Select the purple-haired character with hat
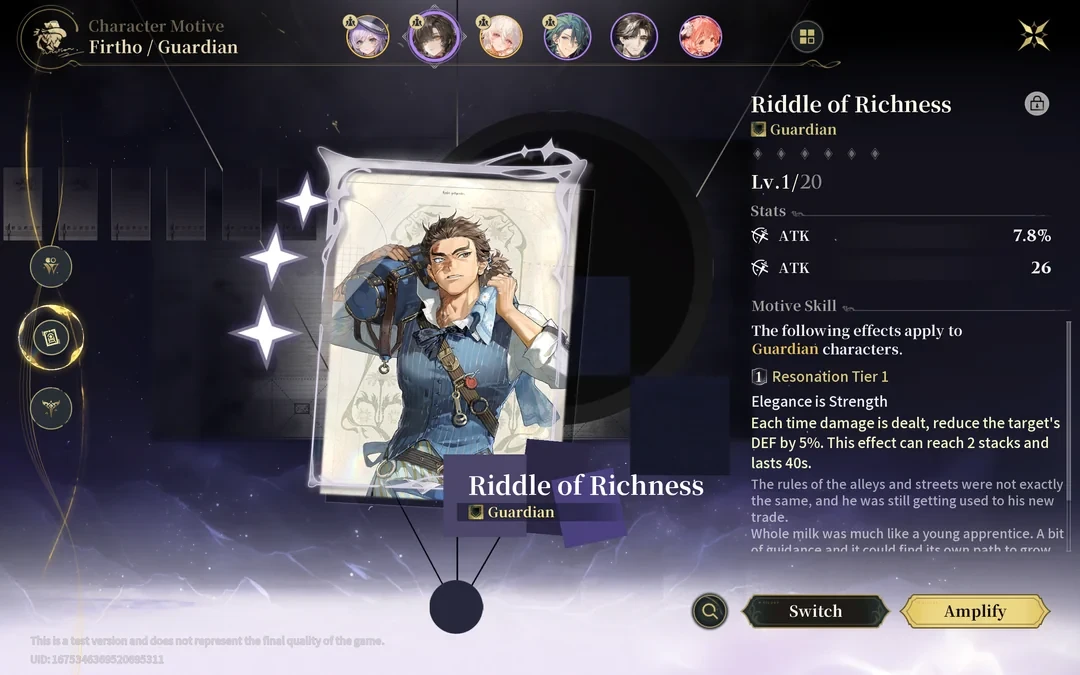Viewport: 1080px width, 675px height. point(367,37)
